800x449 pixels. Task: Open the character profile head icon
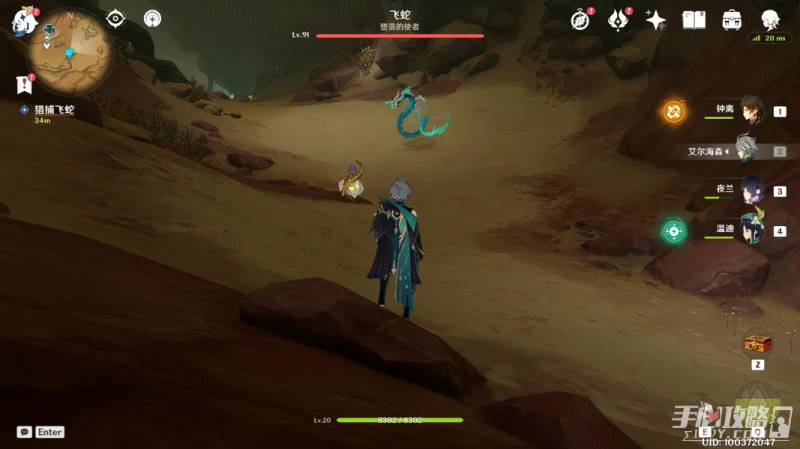pyautogui.click(x=770, y=19)
